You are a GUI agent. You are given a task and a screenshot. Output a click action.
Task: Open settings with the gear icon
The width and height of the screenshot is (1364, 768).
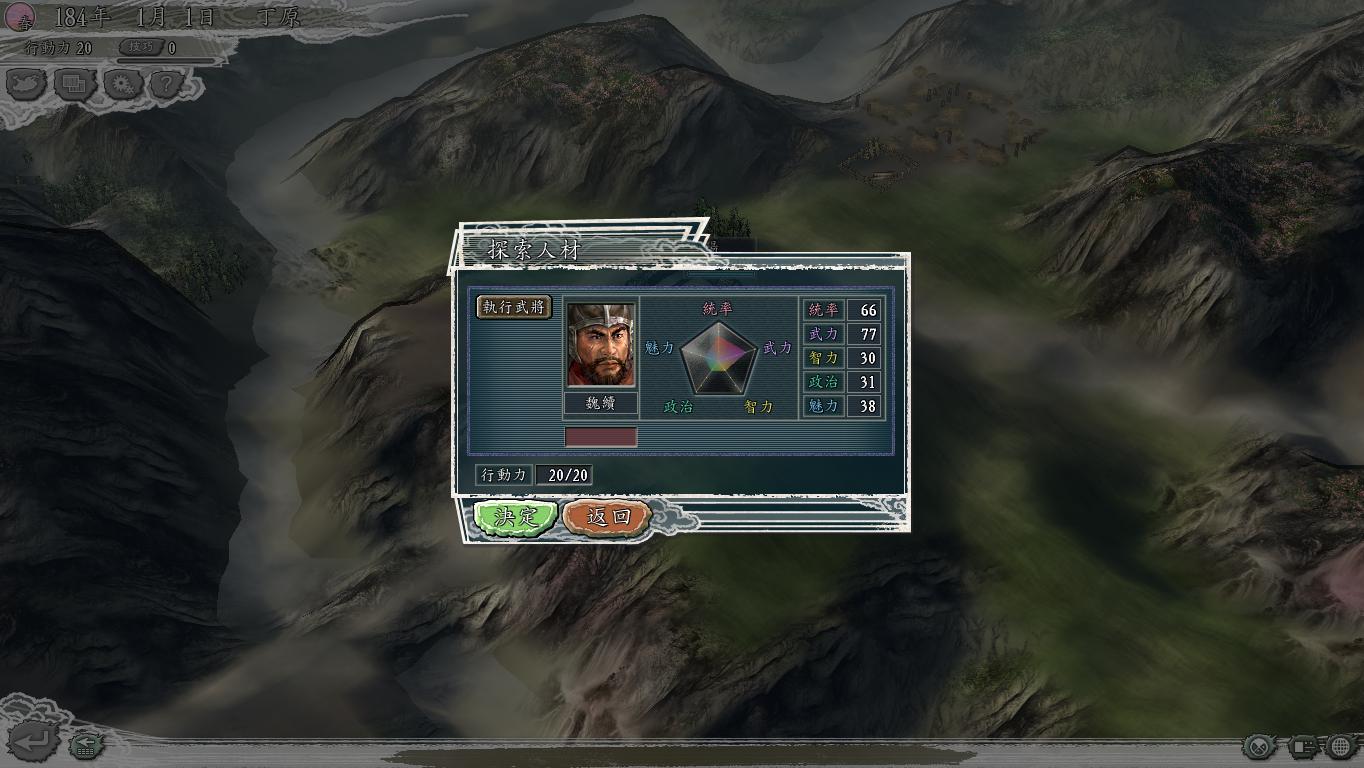point(121,85)
